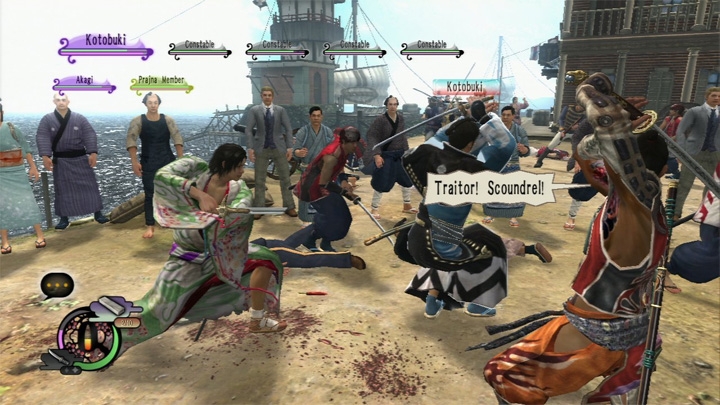The height and width of the screenshot is (405, 720).
Task: Select the dagger weapon slot
Action: [57, 359]
